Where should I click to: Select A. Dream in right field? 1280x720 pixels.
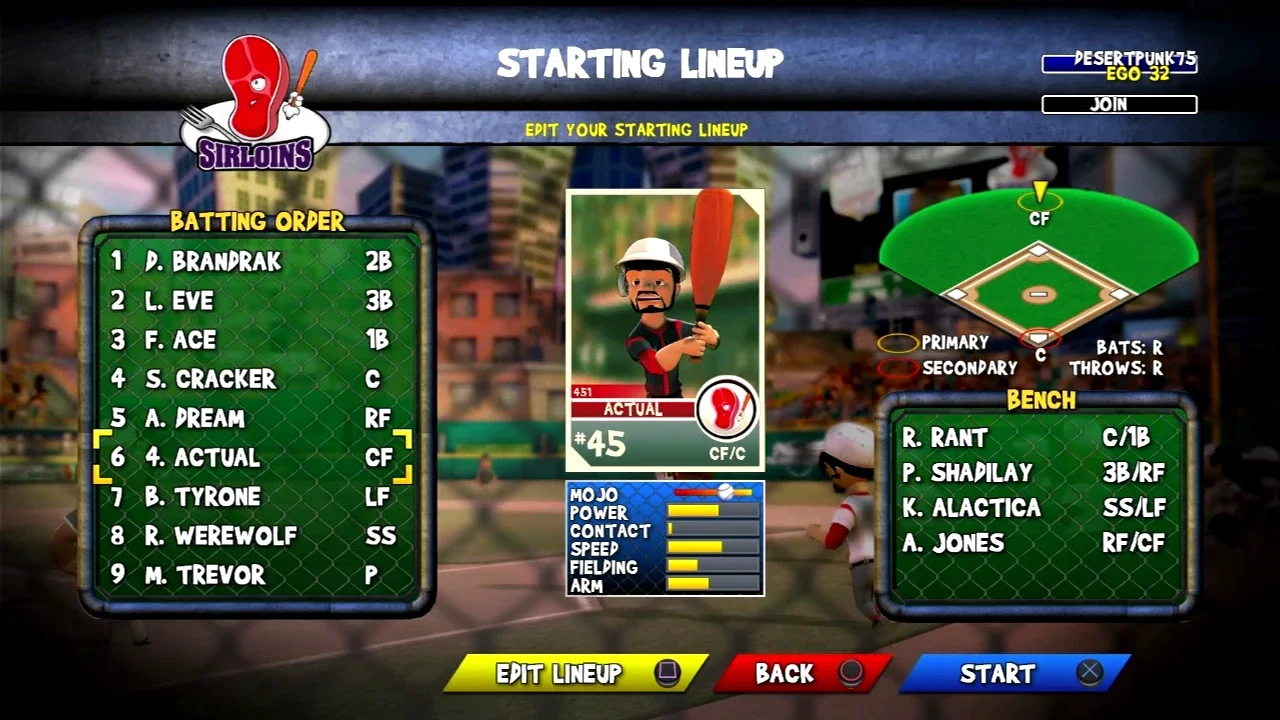pos(250,418)
